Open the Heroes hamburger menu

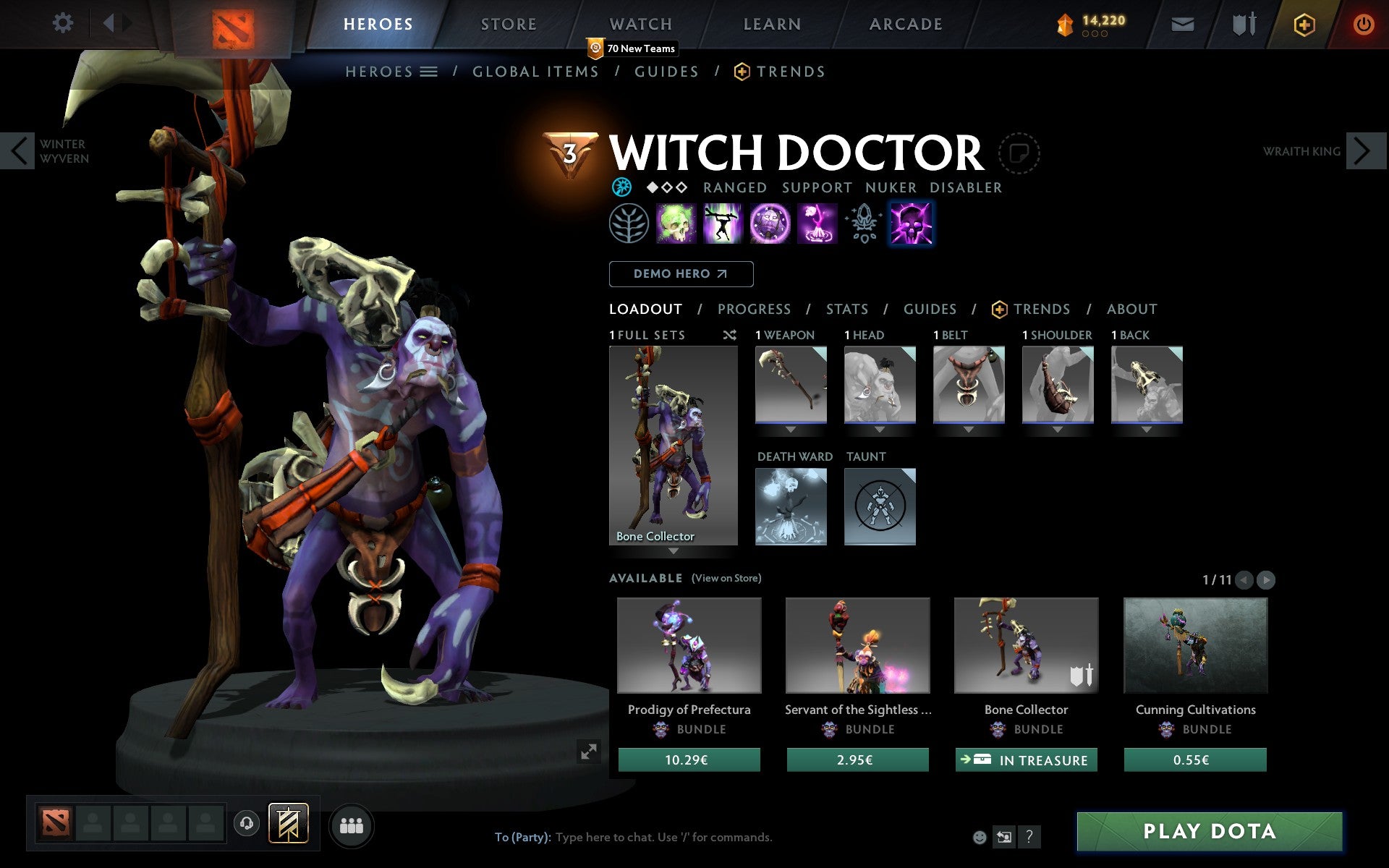428,72
